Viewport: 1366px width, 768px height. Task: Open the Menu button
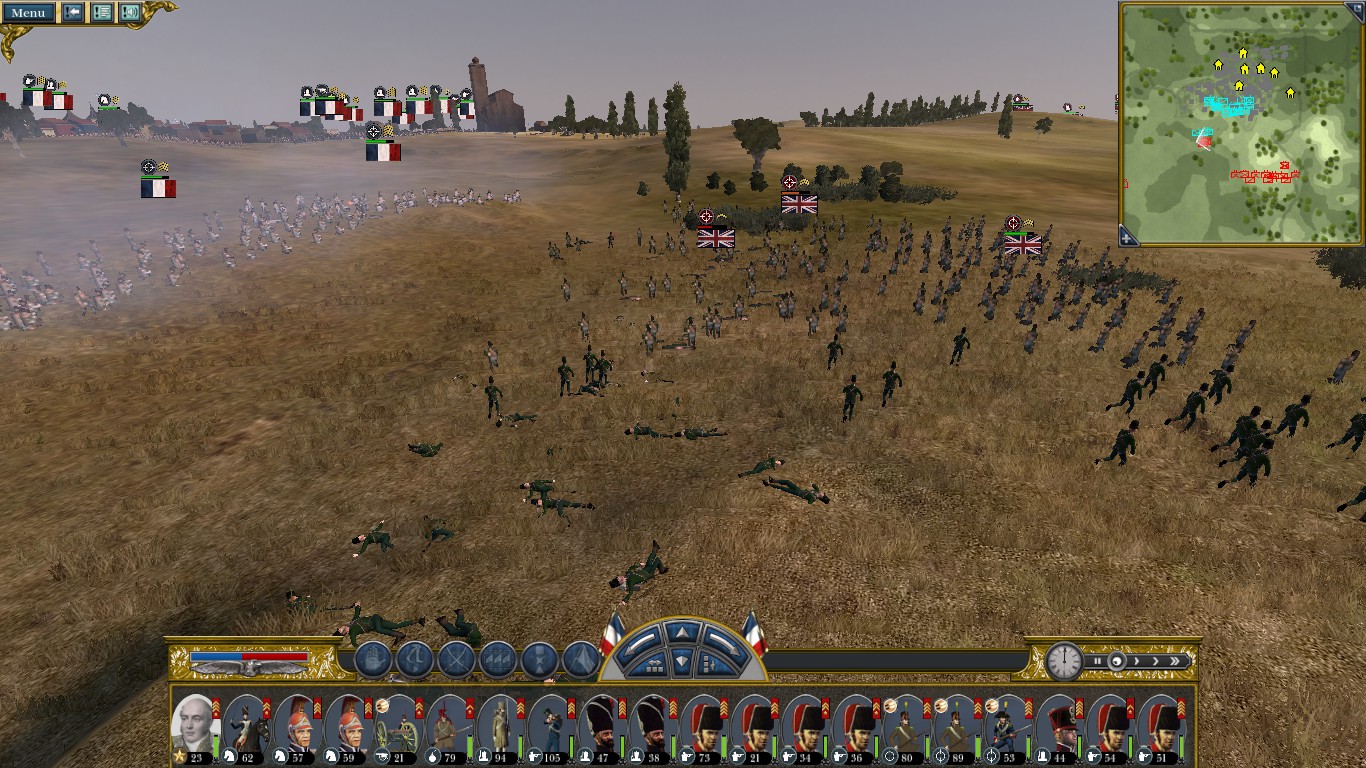[x=28, y=12]
